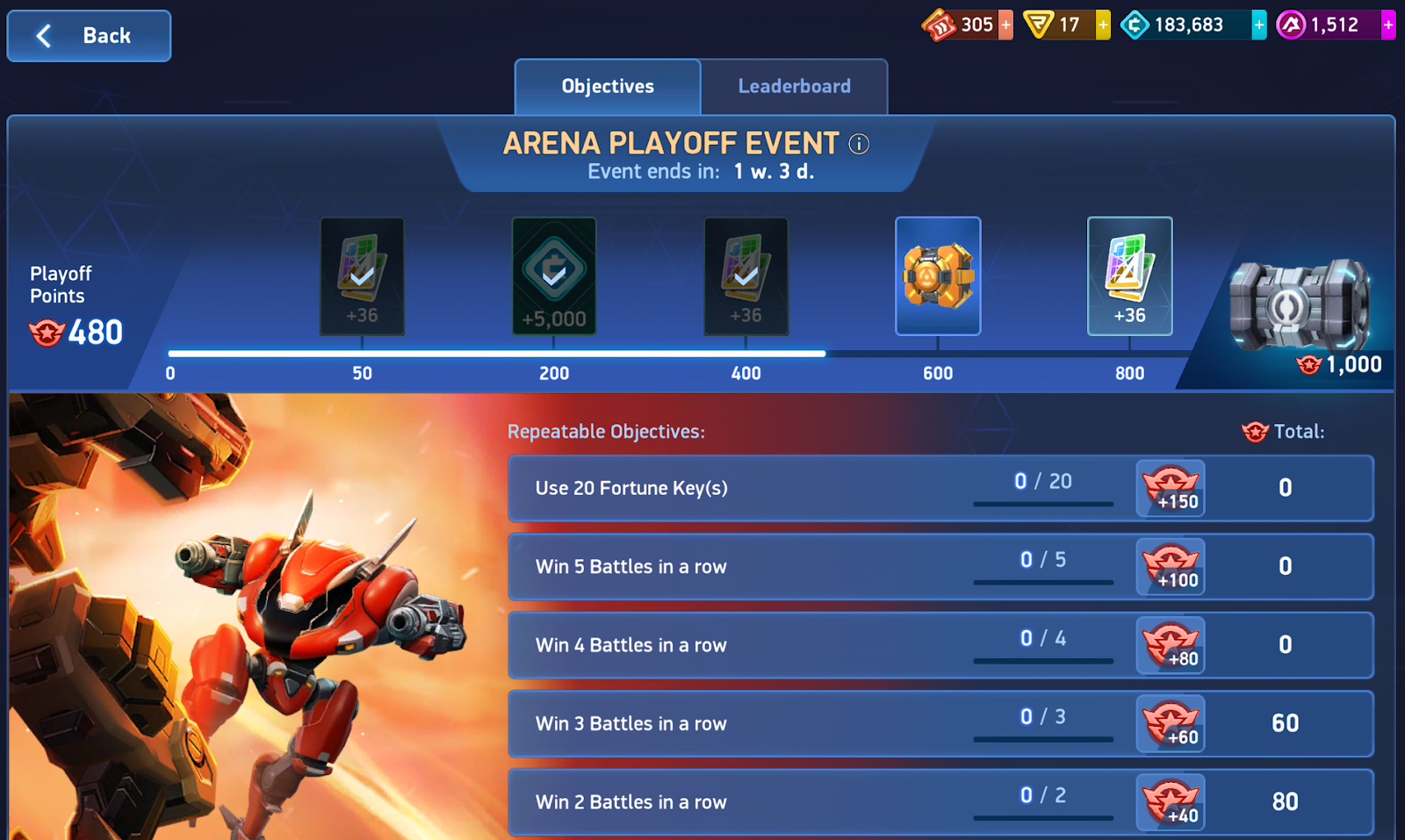Image resolution: width=1405 pixels, height=840 pixels.
Task: Click the +150 reward badge for Fortune Keys
Action: pos(1170,488)
